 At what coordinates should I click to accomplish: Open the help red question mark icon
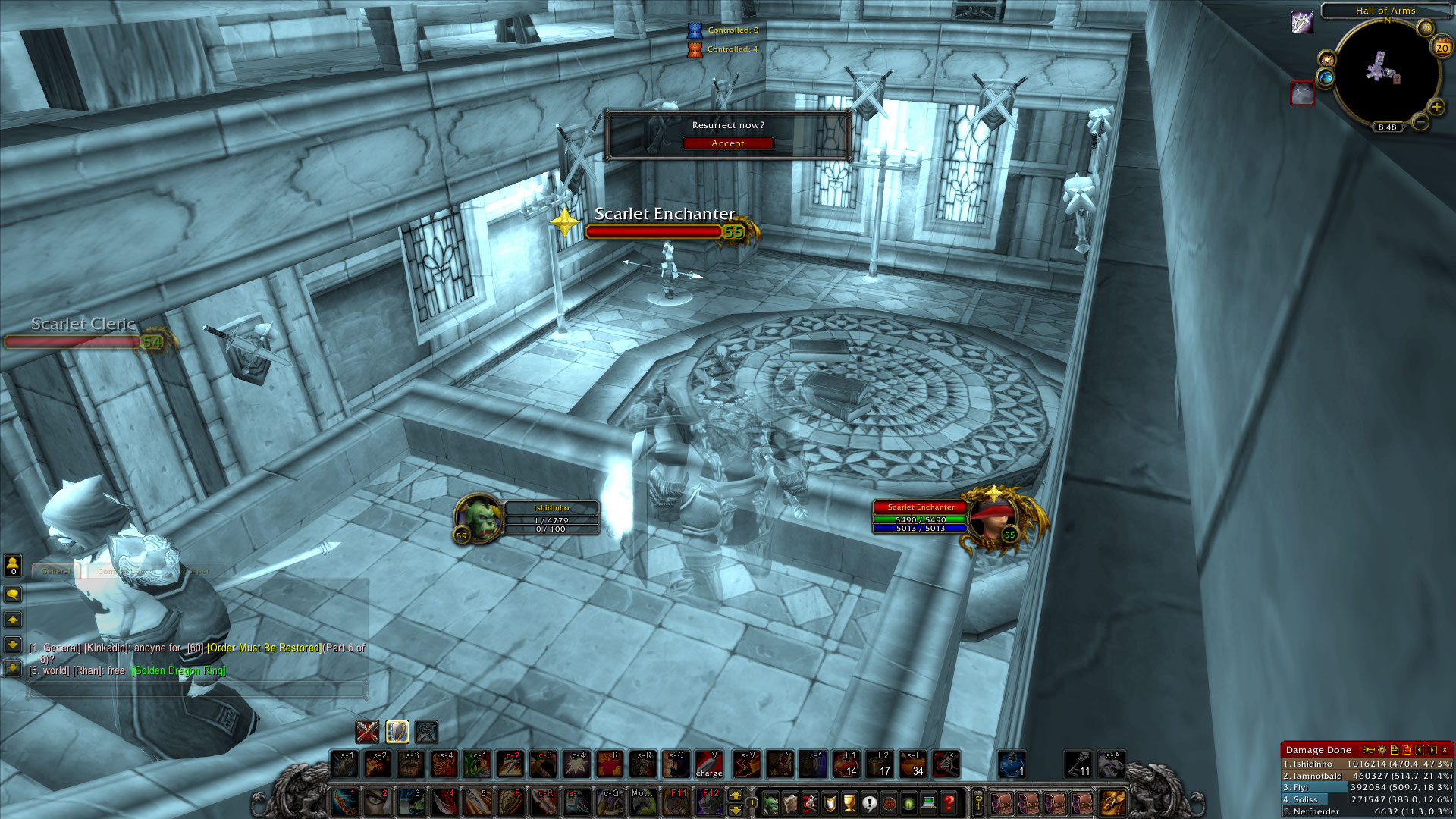click(x=947, y=803)
